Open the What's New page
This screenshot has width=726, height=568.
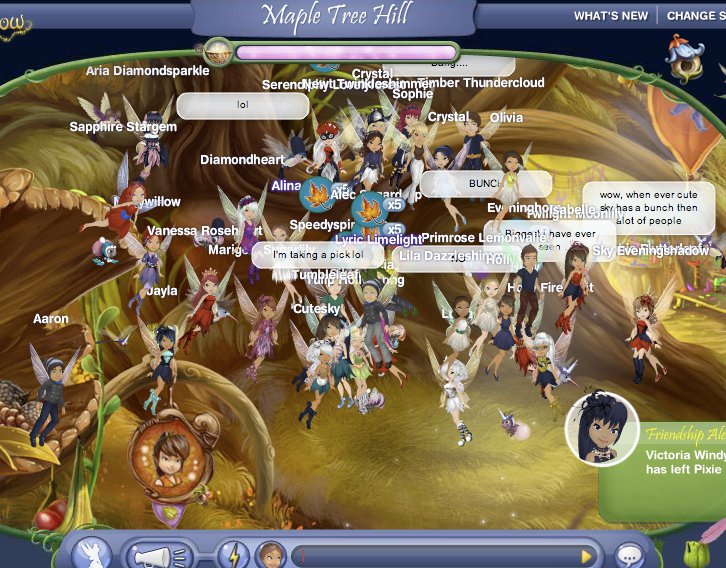pos(610,15)
